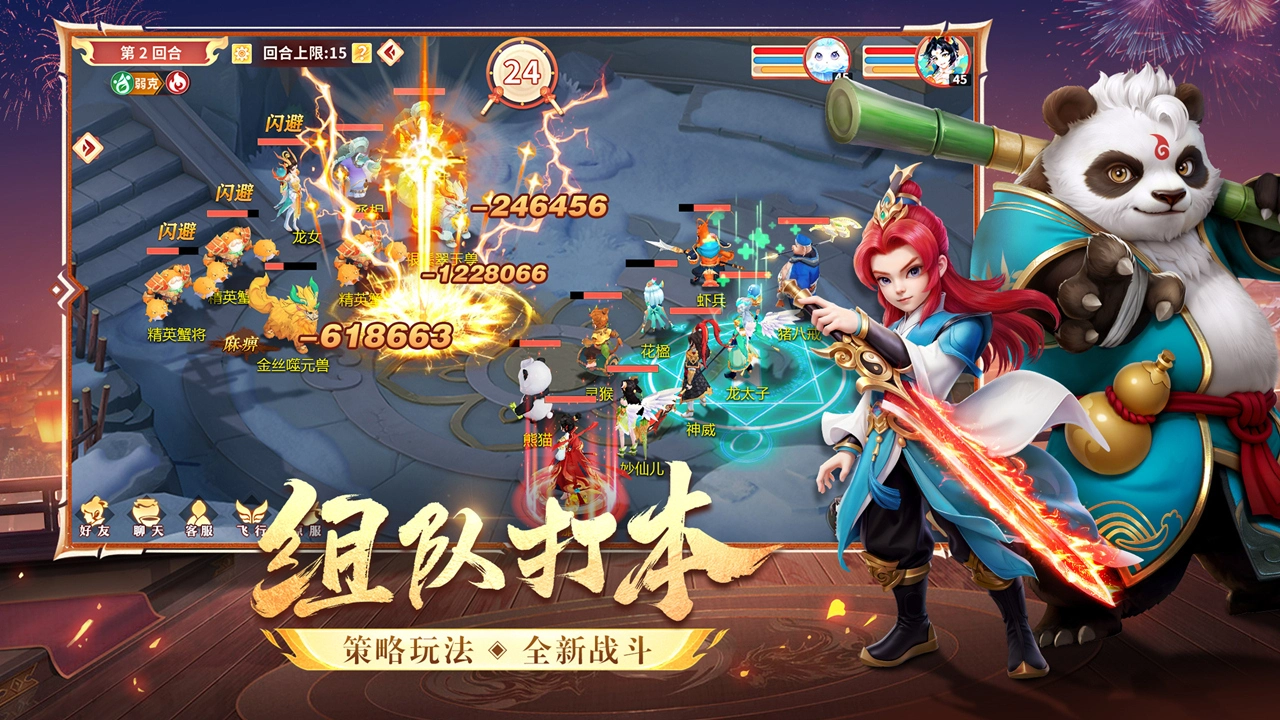Toggle the 弱克 elemental weakness indicator

coord(147,81)
